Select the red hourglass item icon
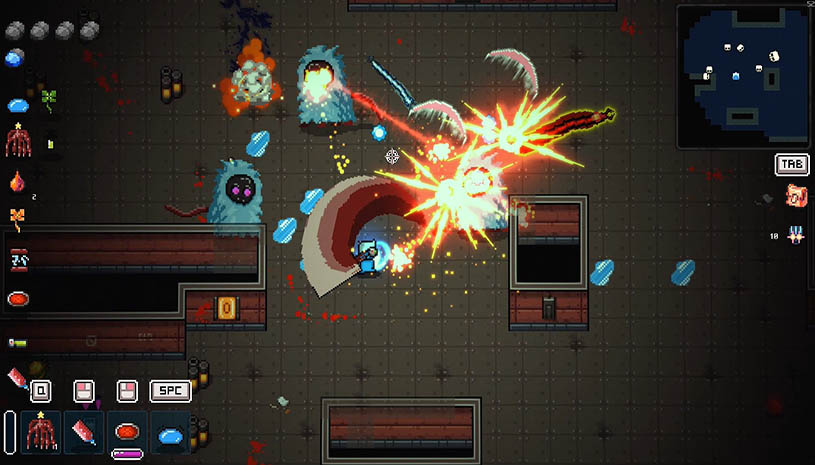 click(18, 259)
